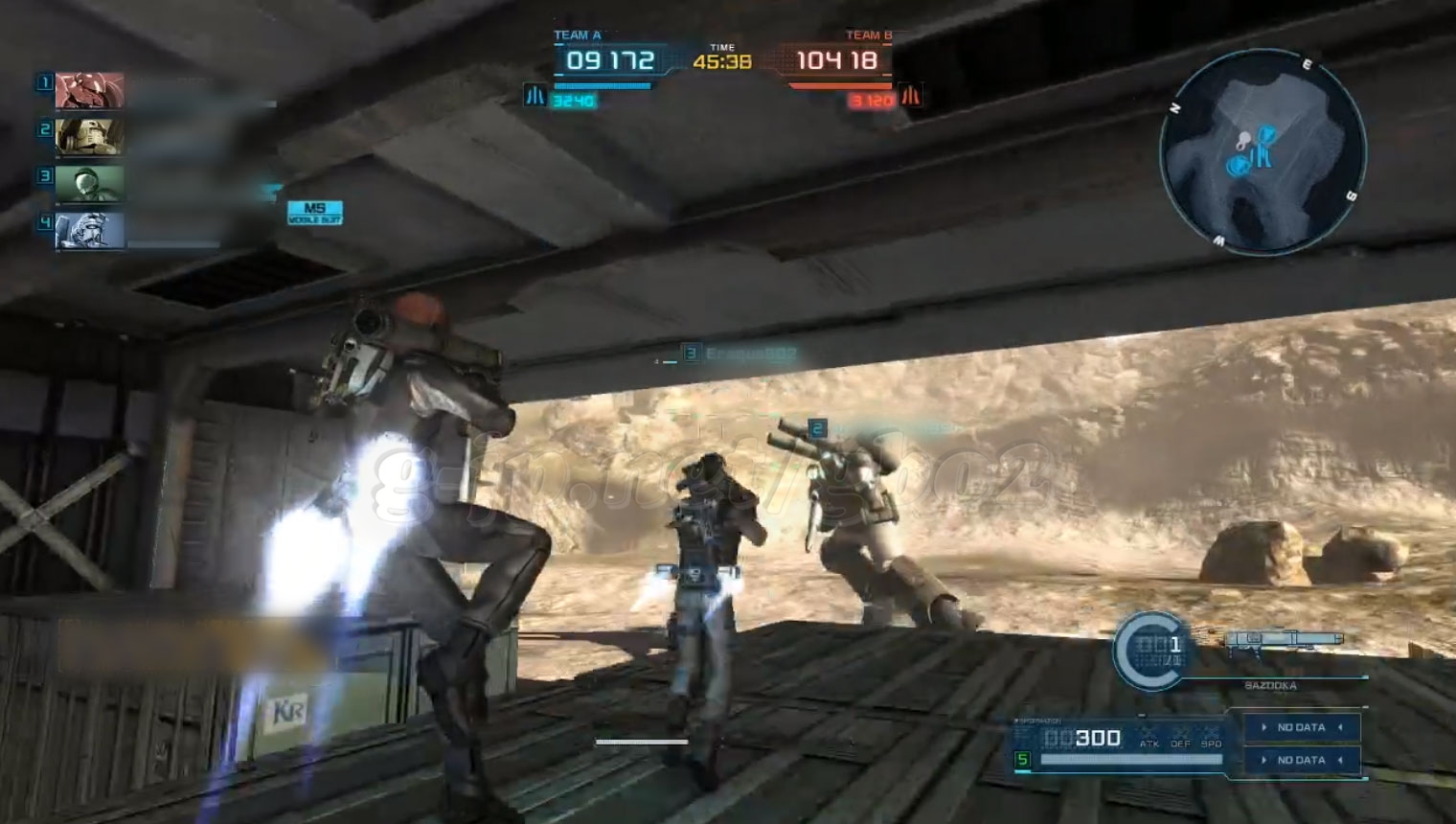
Task: Click the Team A blue base icon
Action: [x=535, y=96]
